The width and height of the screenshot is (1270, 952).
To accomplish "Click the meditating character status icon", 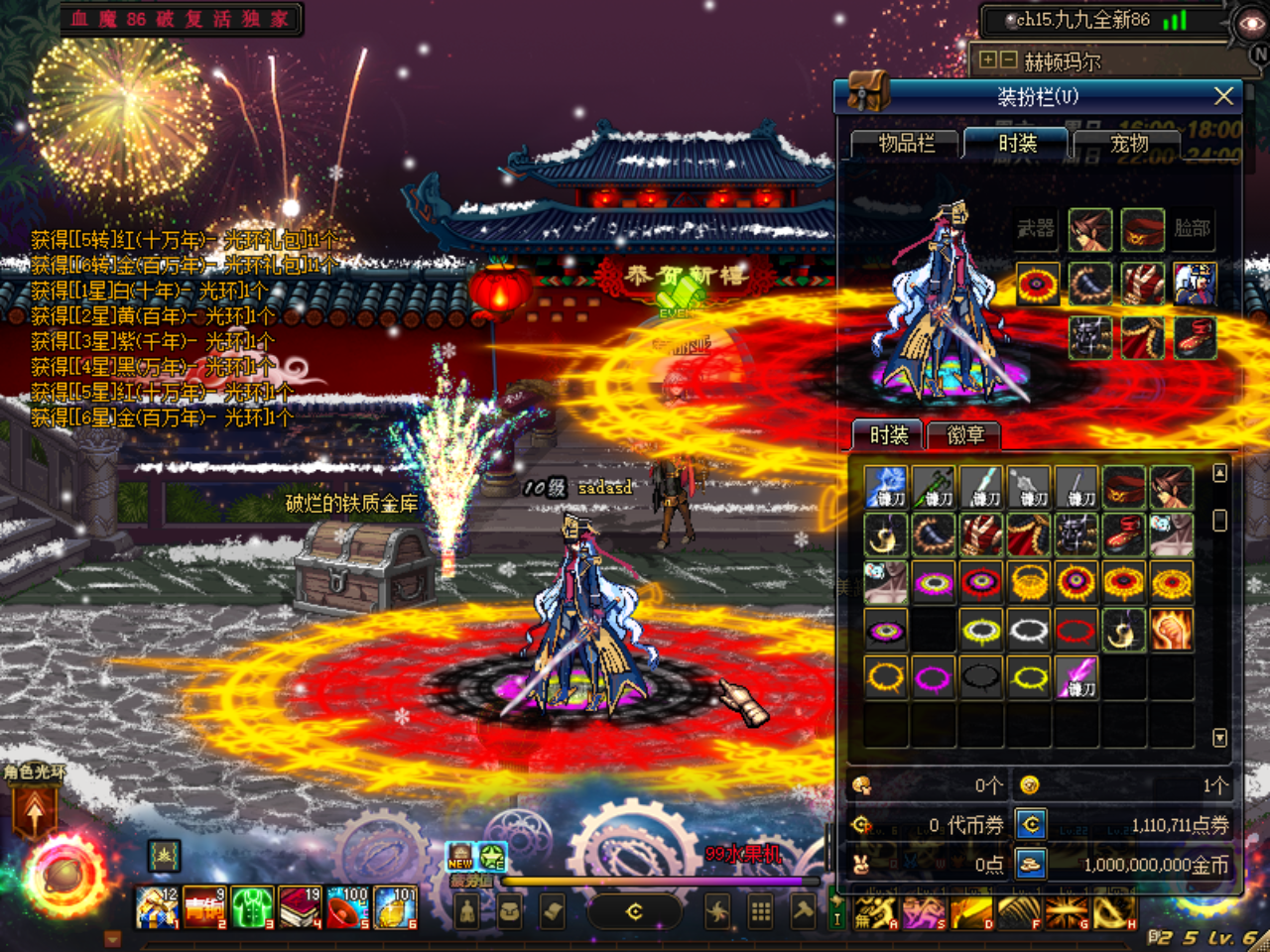I will 468,910.
